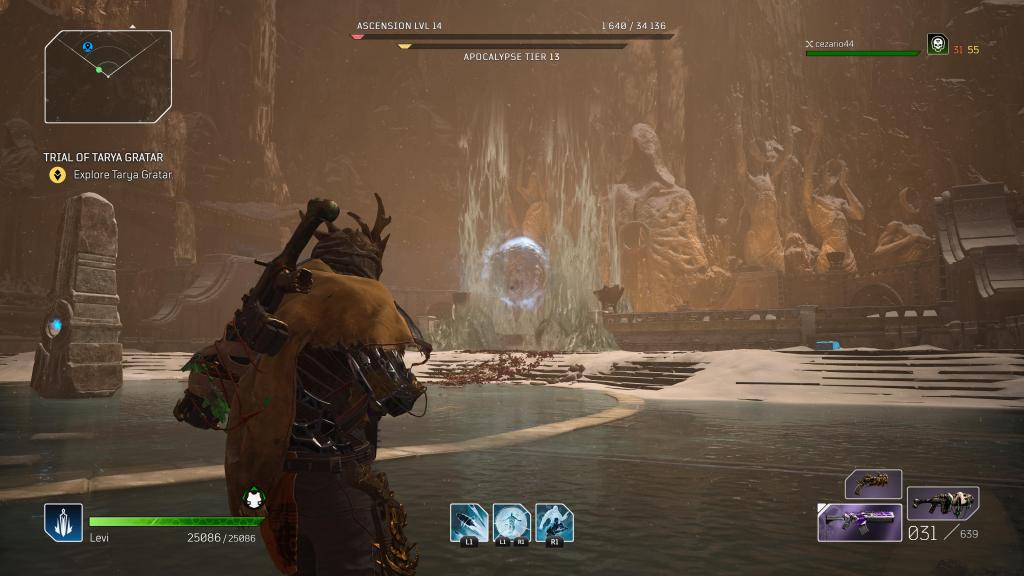Select the sidearm pistol slot

click(x=873, y=484)
